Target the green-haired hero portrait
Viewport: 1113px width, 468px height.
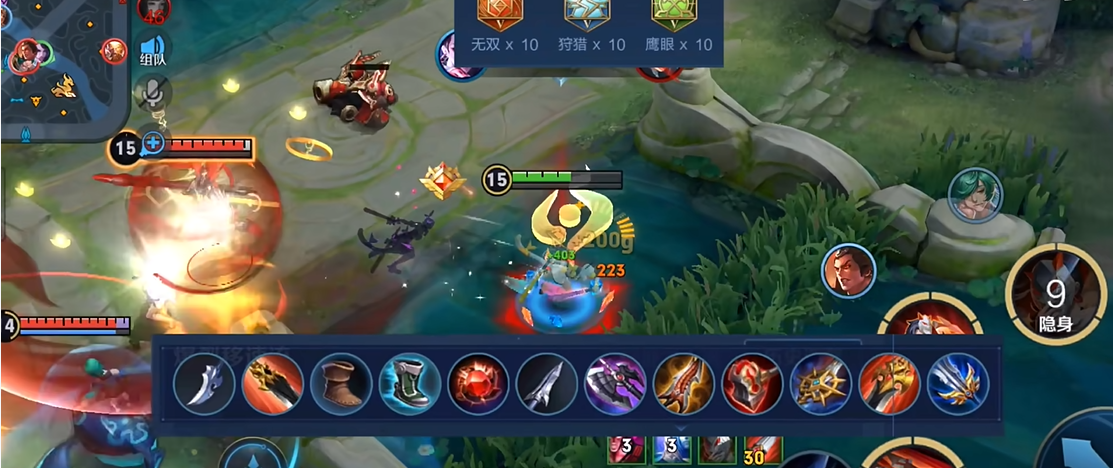pos(975,195)
